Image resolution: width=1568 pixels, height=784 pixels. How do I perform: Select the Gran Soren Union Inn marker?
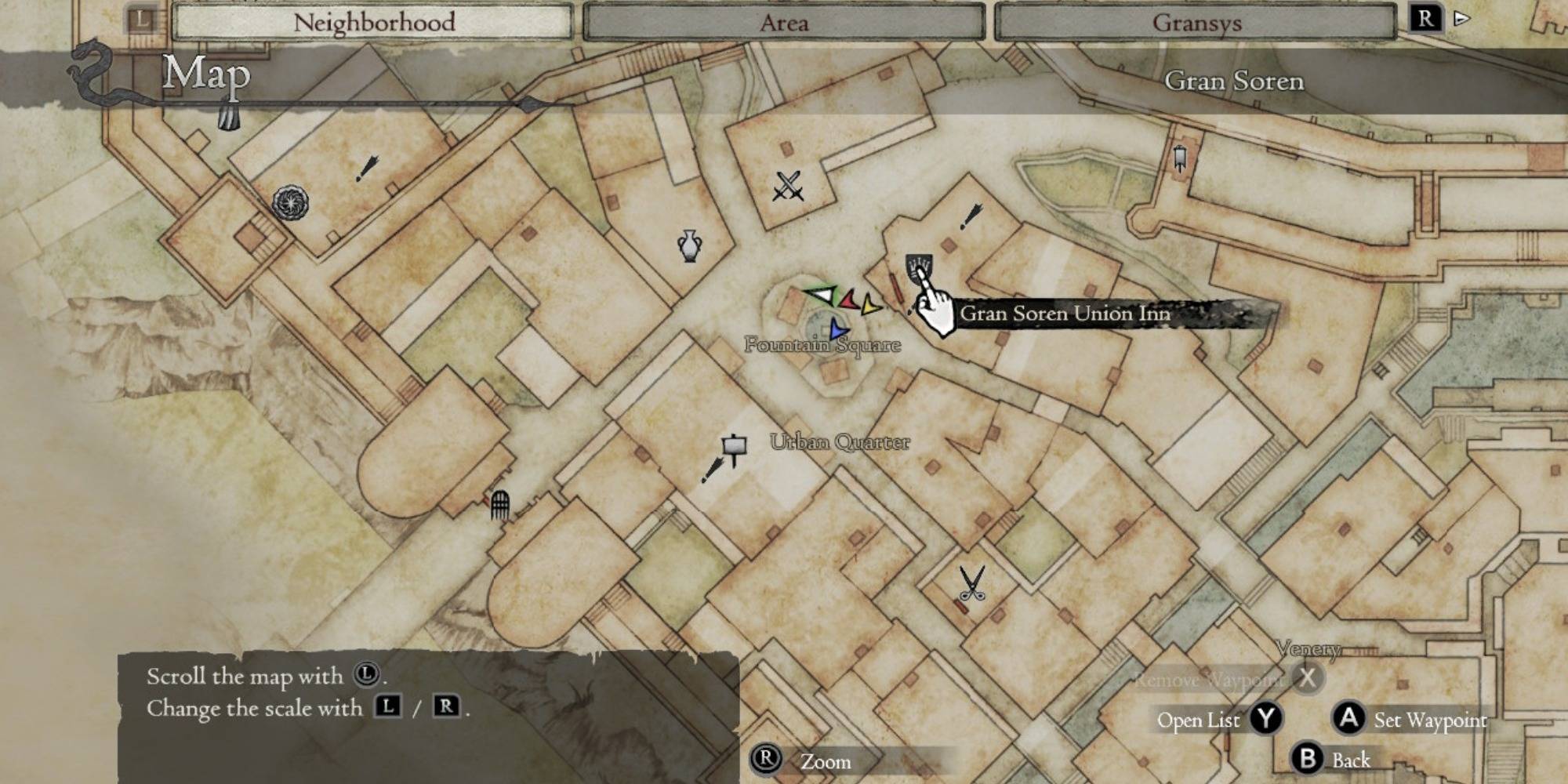click(x=919, y=268)
